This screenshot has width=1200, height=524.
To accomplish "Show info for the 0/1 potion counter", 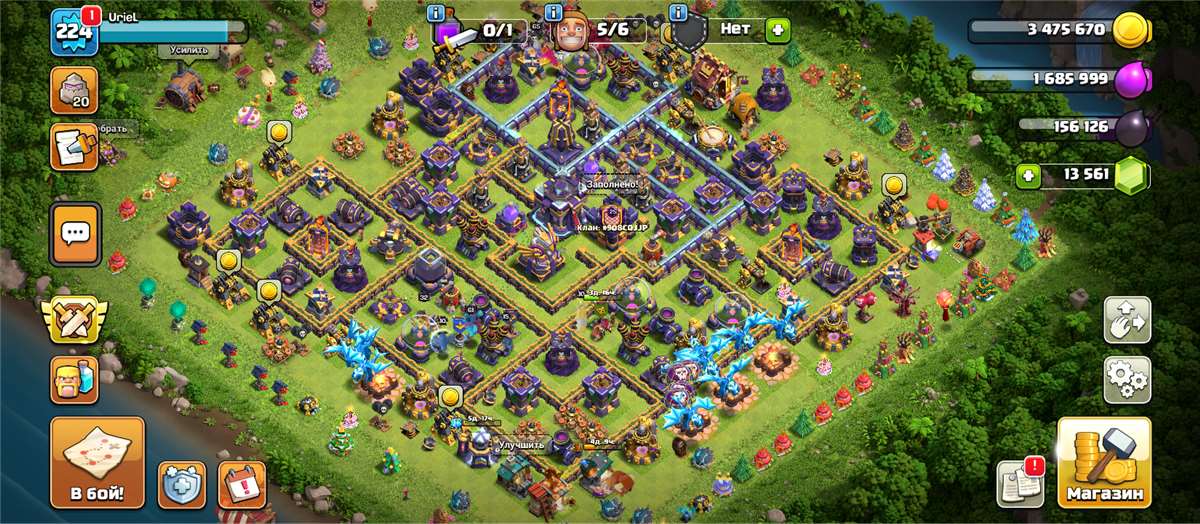I will click(436, 13).
